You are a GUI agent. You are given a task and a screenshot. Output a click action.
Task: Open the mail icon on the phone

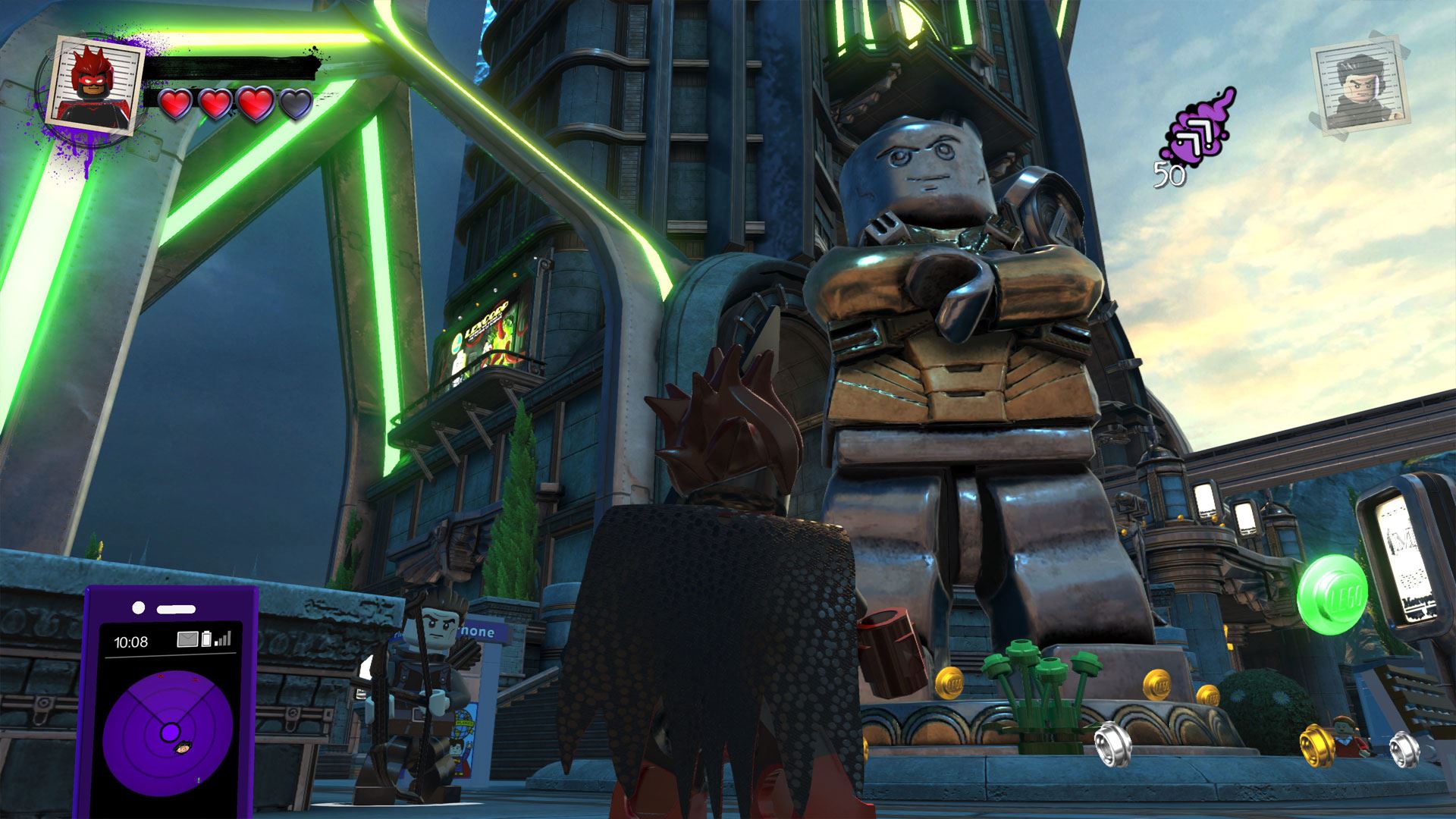187,639
